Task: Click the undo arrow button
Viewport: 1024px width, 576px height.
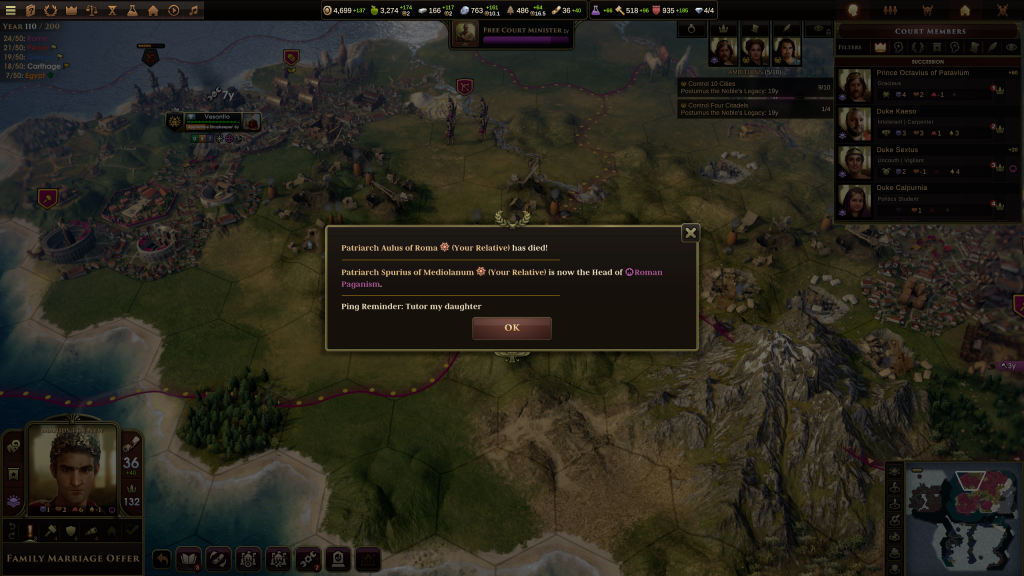Action: pos(161,558)
